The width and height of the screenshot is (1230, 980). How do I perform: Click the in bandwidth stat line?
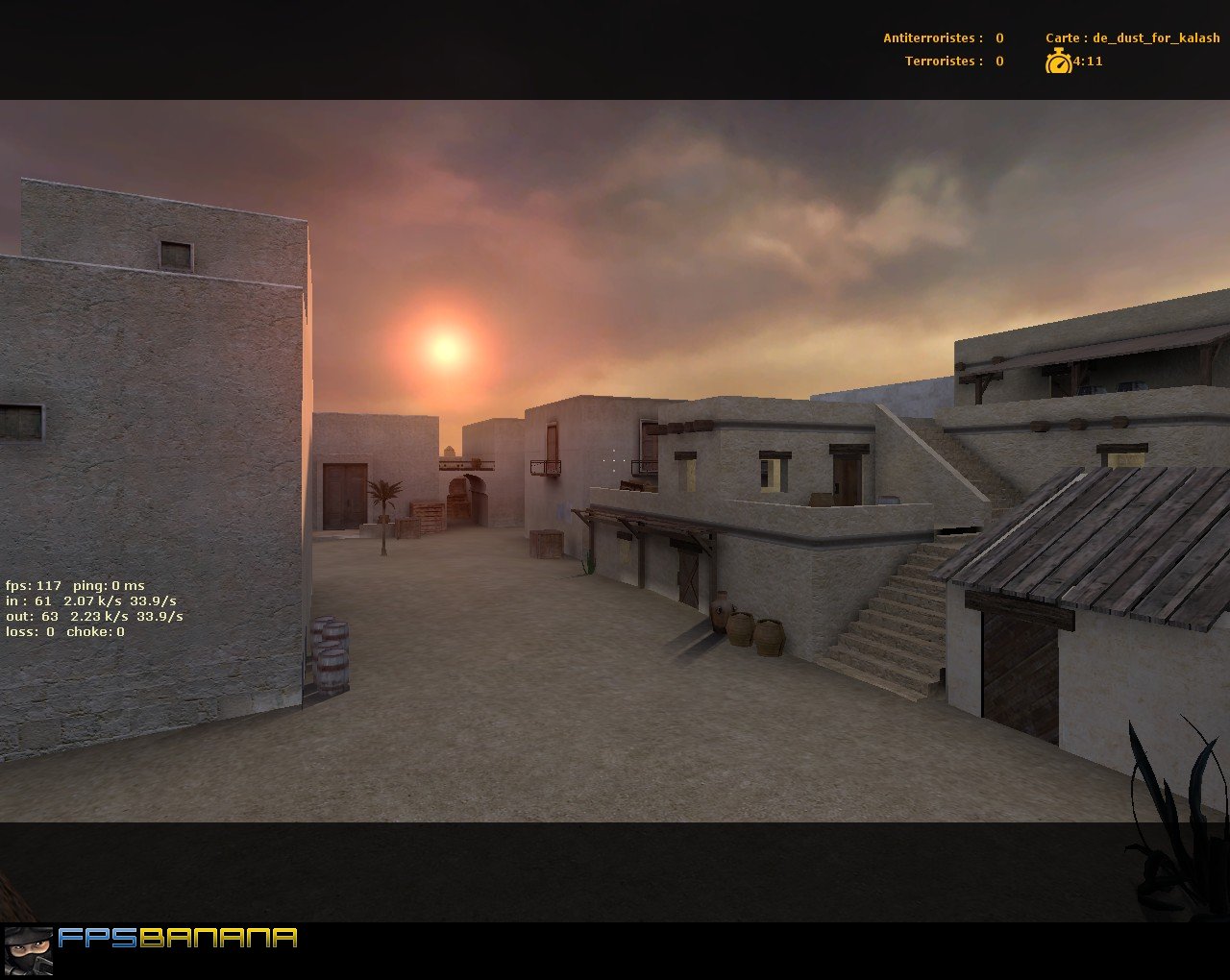(x=91, y=600)
